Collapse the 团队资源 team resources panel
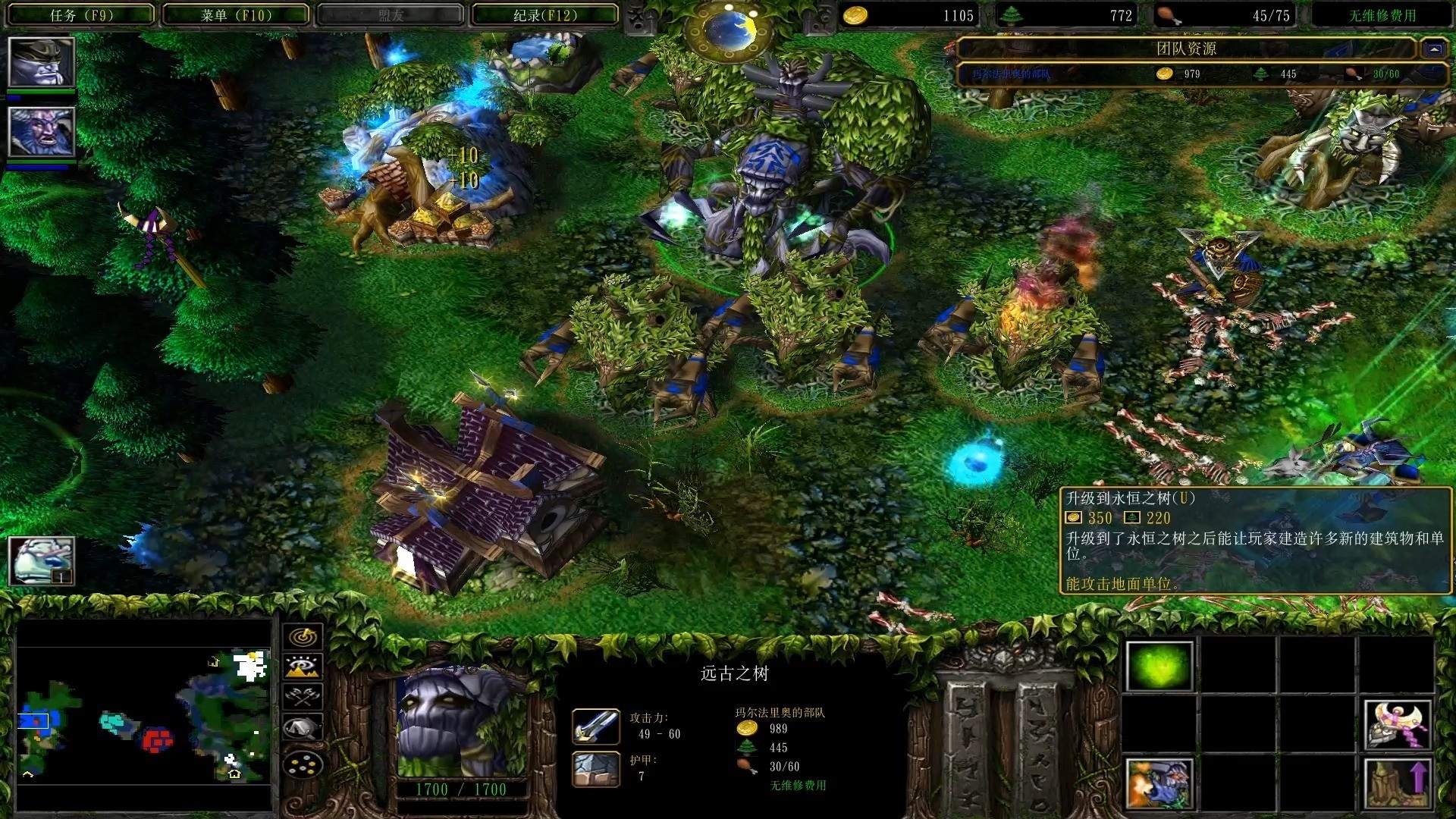The image size is (1456, 819). click(1433, 49)
